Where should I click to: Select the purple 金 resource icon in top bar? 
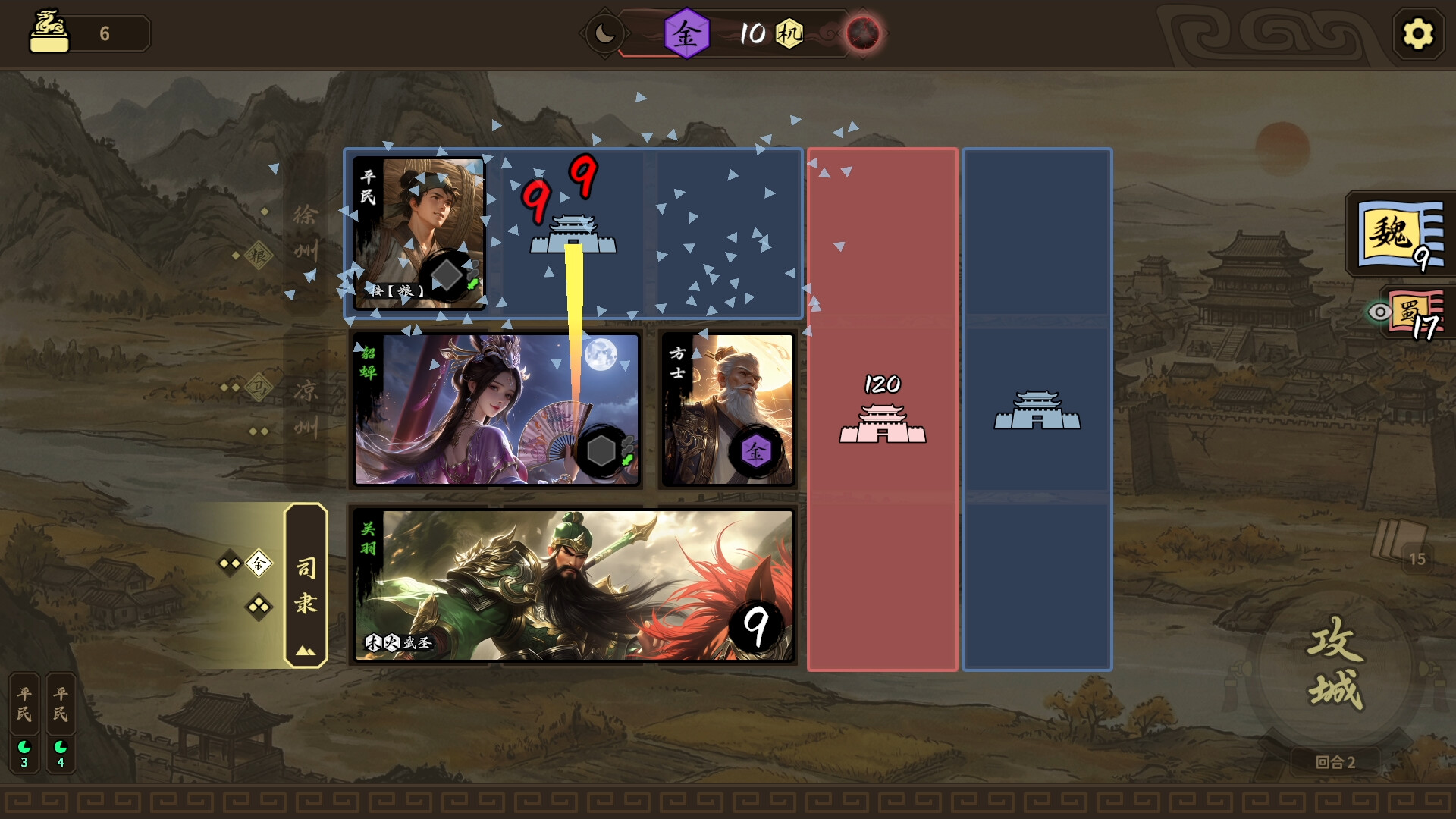click(686, 33)
